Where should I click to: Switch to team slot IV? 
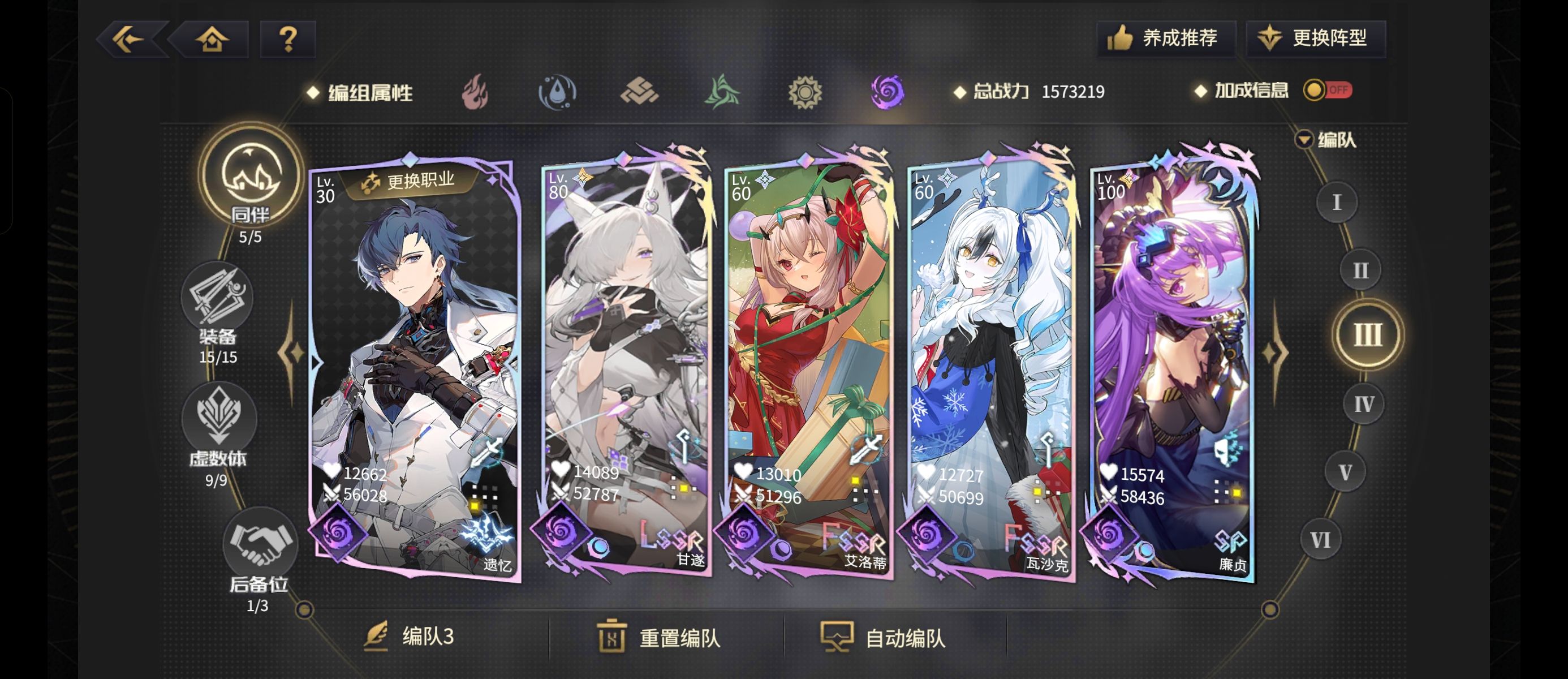point(1363,404)
